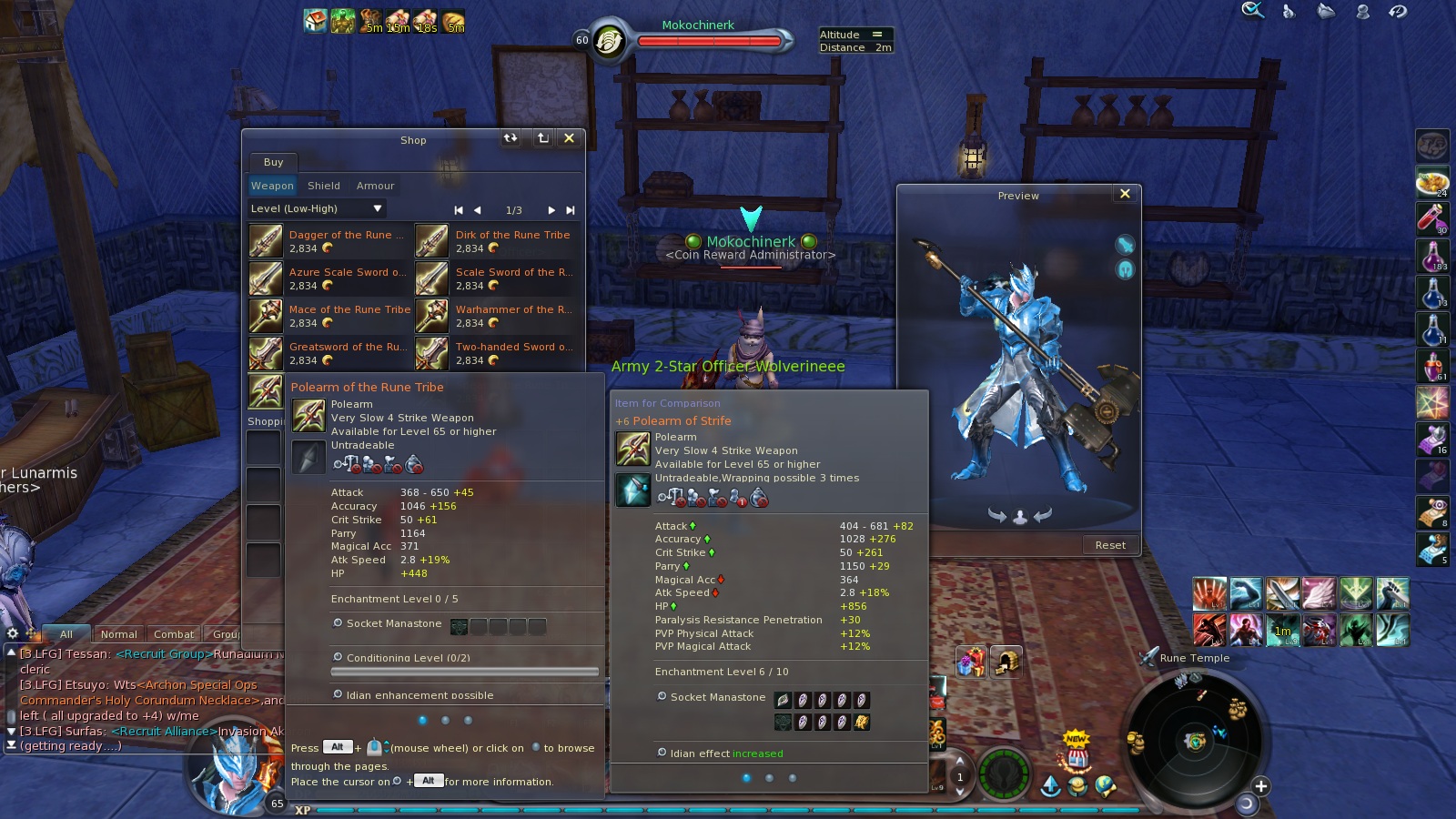Select the Weapon shop category
The height and width of the screenshot is (819, 1456).
272,186
